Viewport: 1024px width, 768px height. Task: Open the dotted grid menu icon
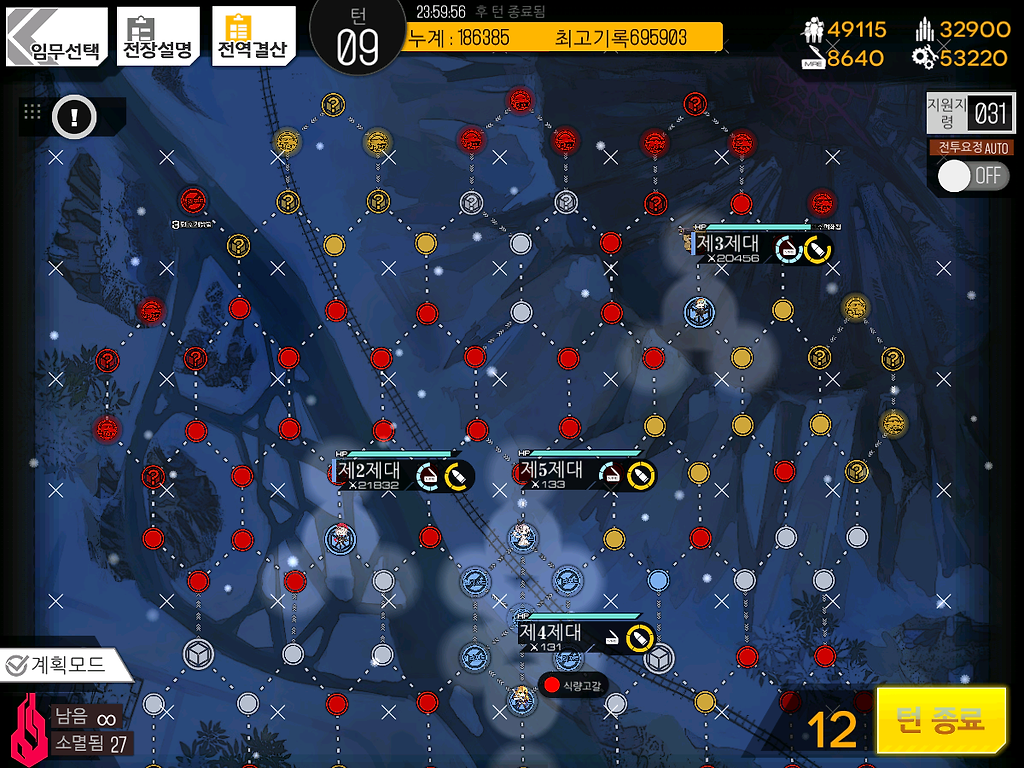click(32, 113)
